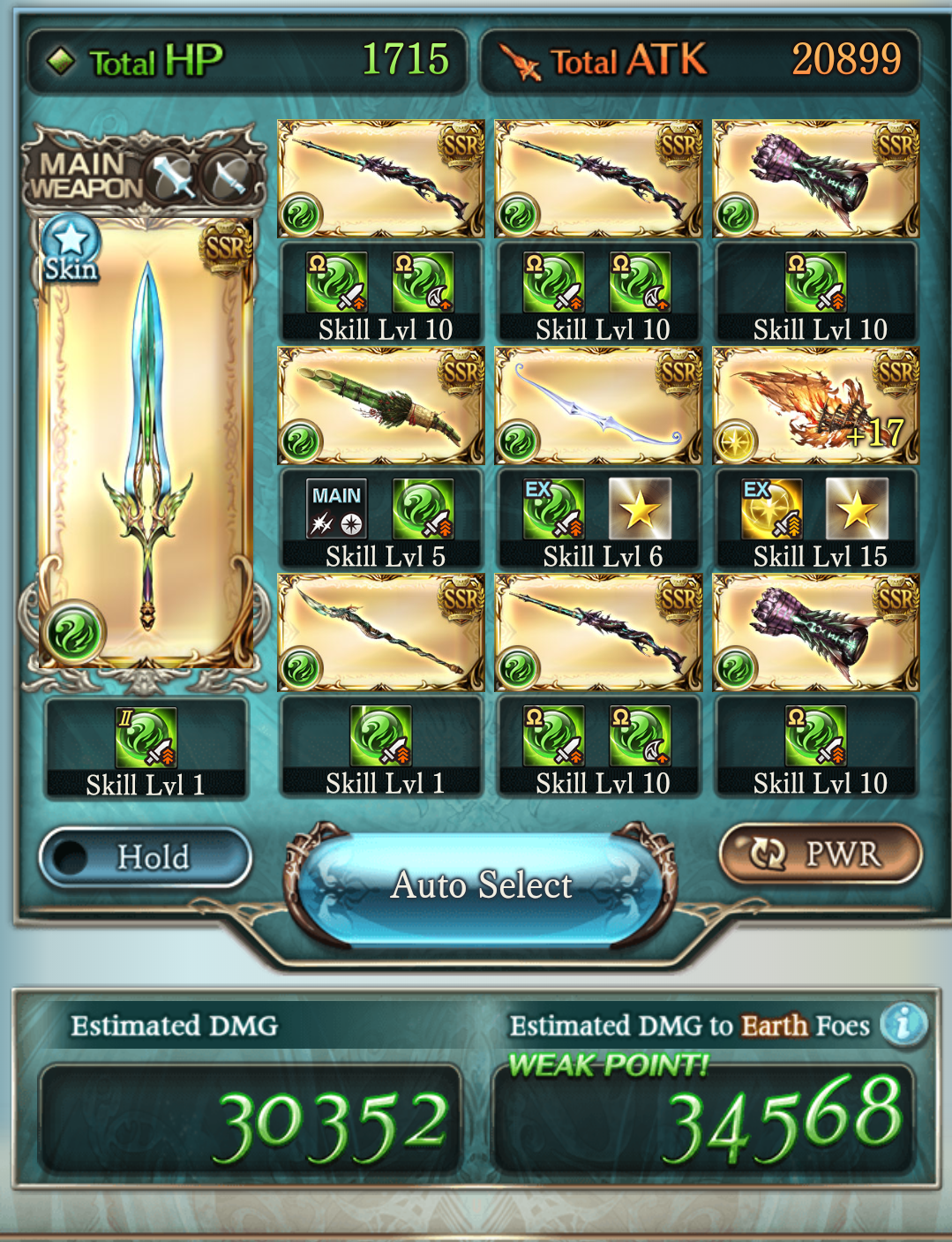
Task: Choose the green bamboo weapon slot
Action: [381, 406]
